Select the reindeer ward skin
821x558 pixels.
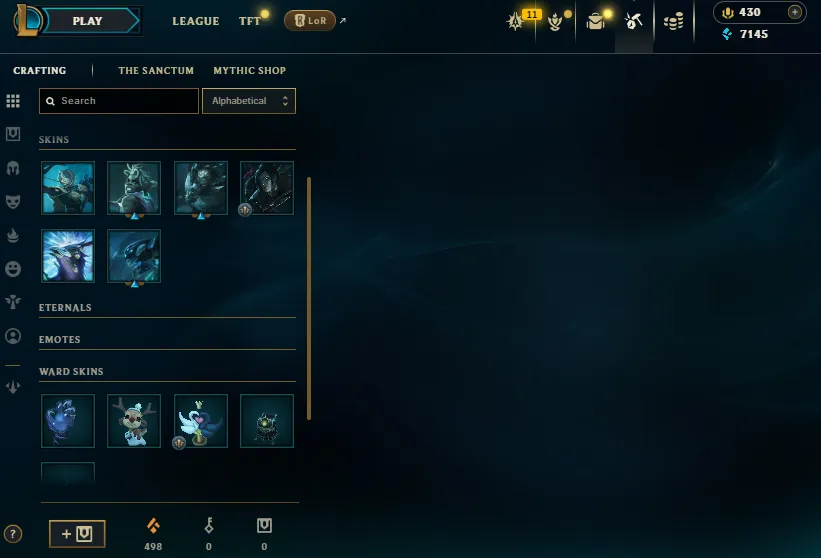point(134,421)
